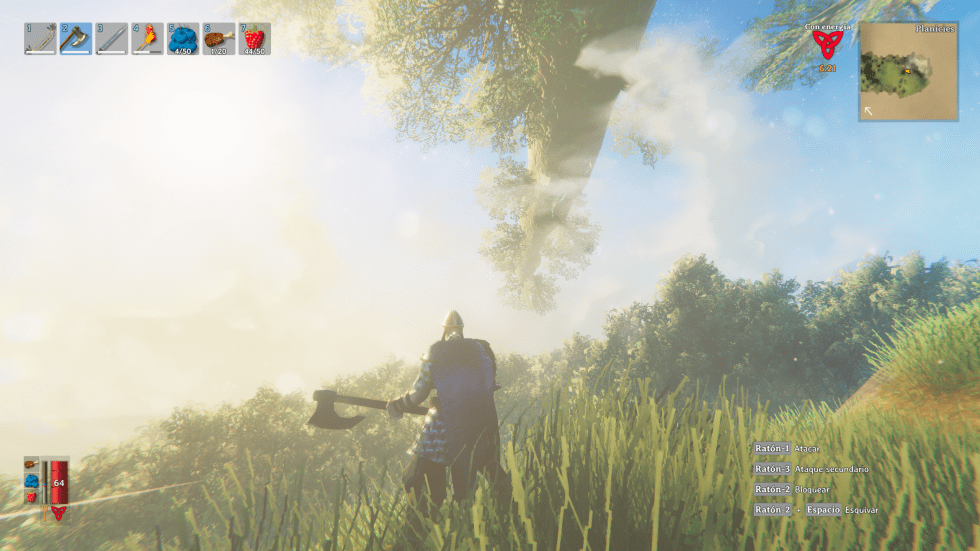Eat blueberries from the hotbar stack

click(183, 39)
